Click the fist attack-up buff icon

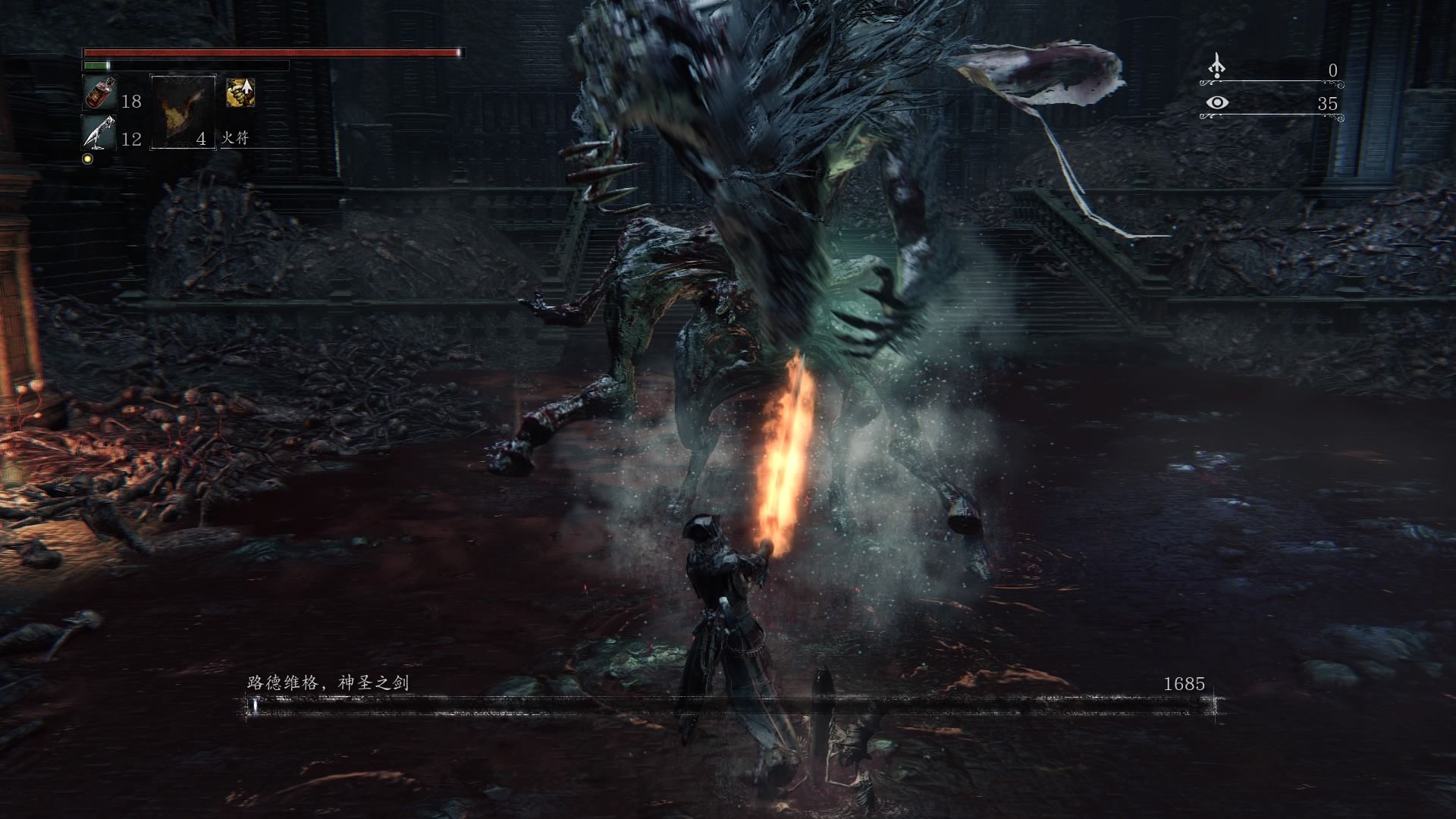(x=240, y=93)
